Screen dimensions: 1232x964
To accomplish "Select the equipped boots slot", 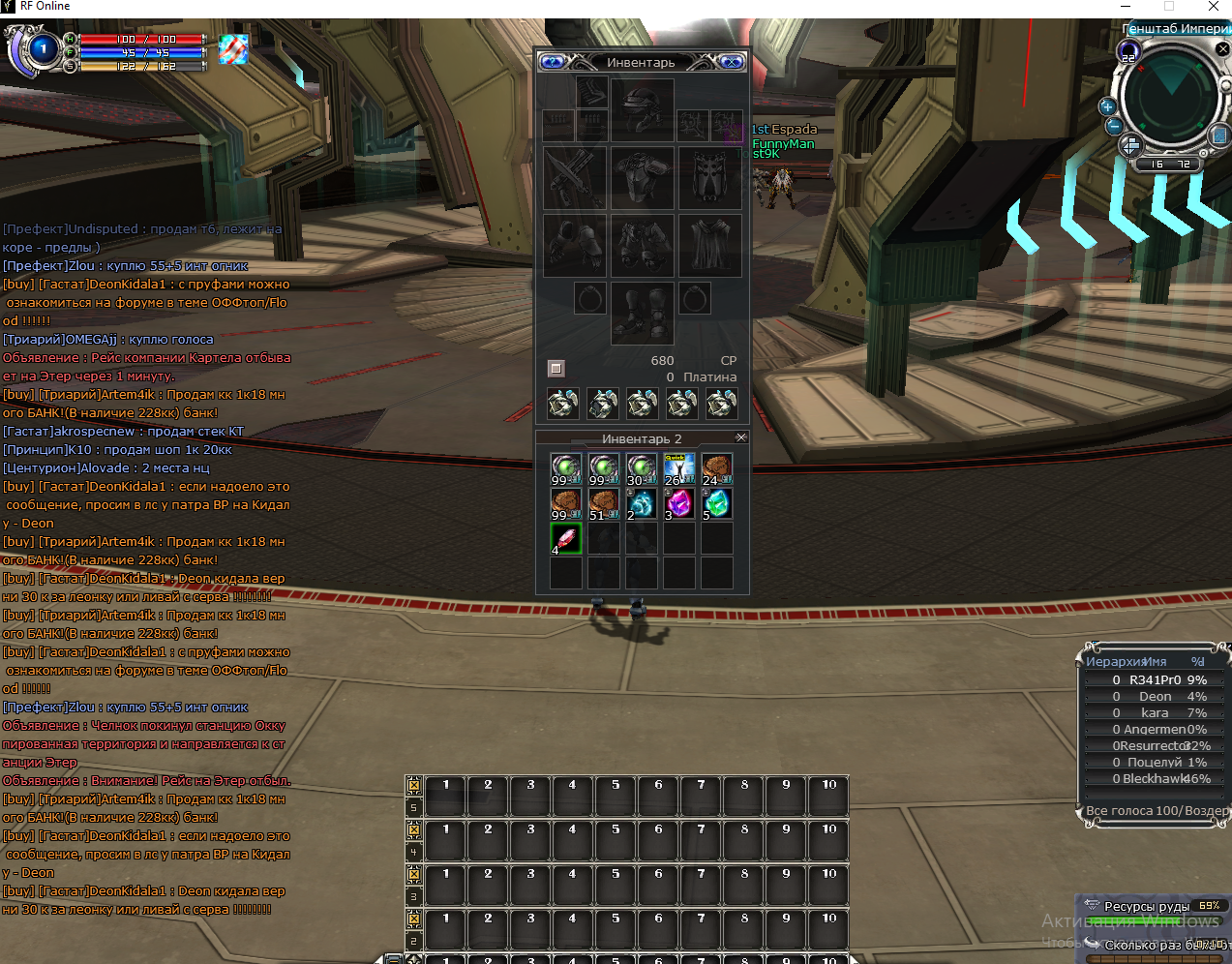I will click(x=642, y=312).
